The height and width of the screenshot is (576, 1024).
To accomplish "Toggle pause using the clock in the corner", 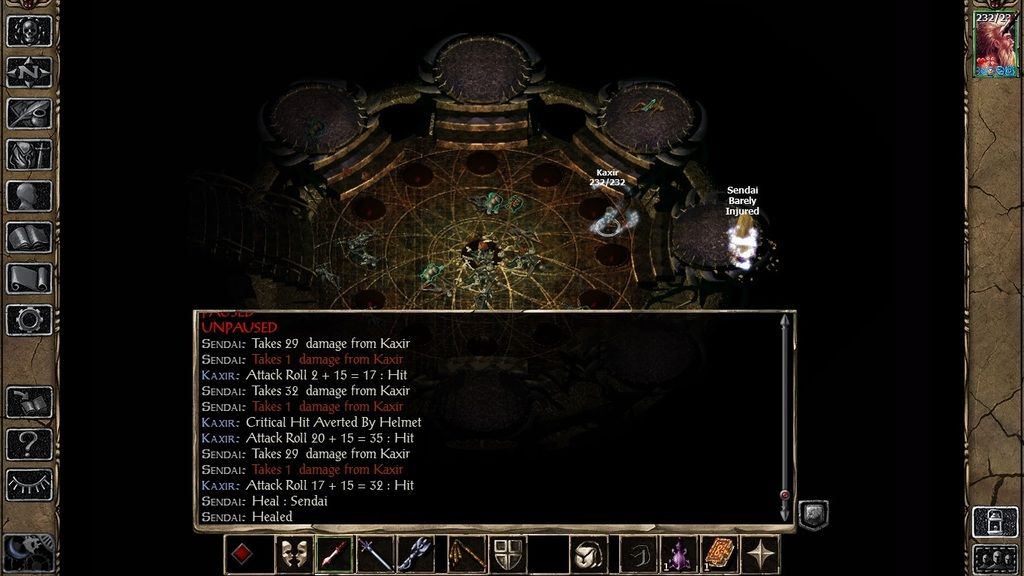I will point(27,550).
